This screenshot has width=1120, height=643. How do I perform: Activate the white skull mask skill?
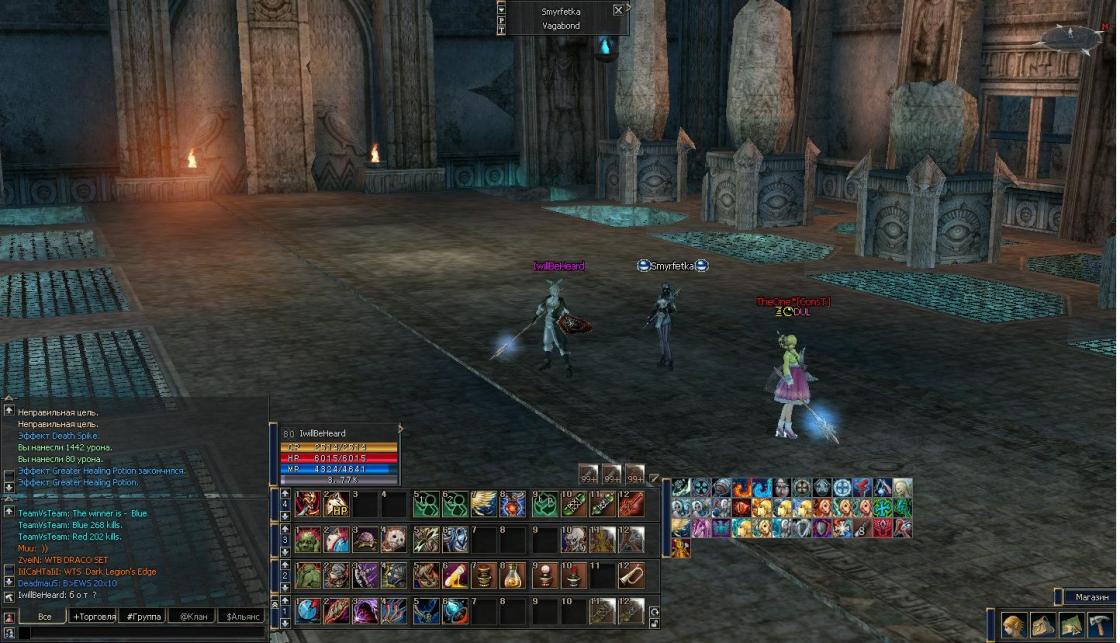[395, 539]
